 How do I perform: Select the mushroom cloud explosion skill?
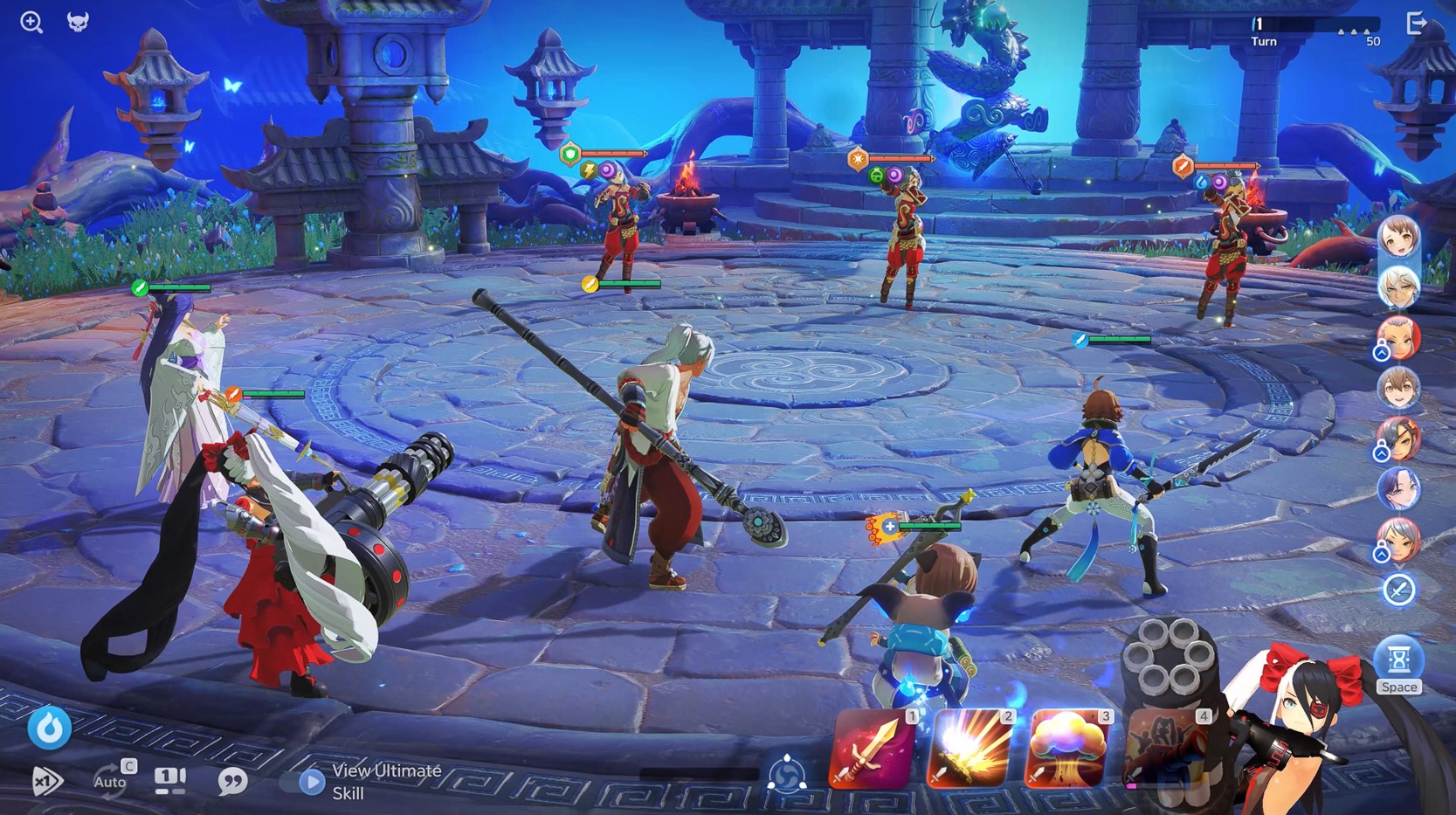click(x=1067, y=749)
